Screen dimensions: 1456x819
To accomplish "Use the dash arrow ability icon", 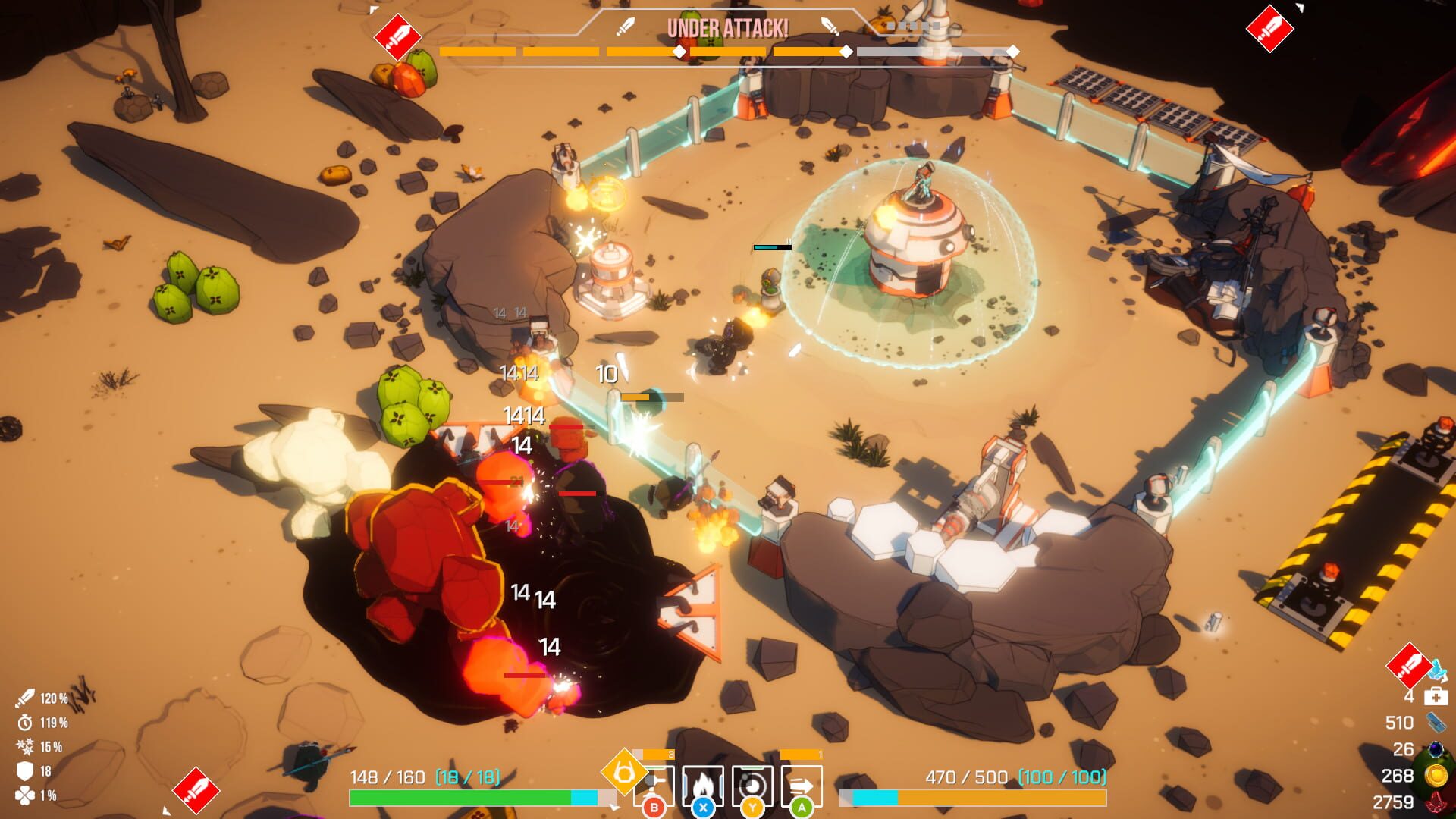I will (x=802, y=785).
